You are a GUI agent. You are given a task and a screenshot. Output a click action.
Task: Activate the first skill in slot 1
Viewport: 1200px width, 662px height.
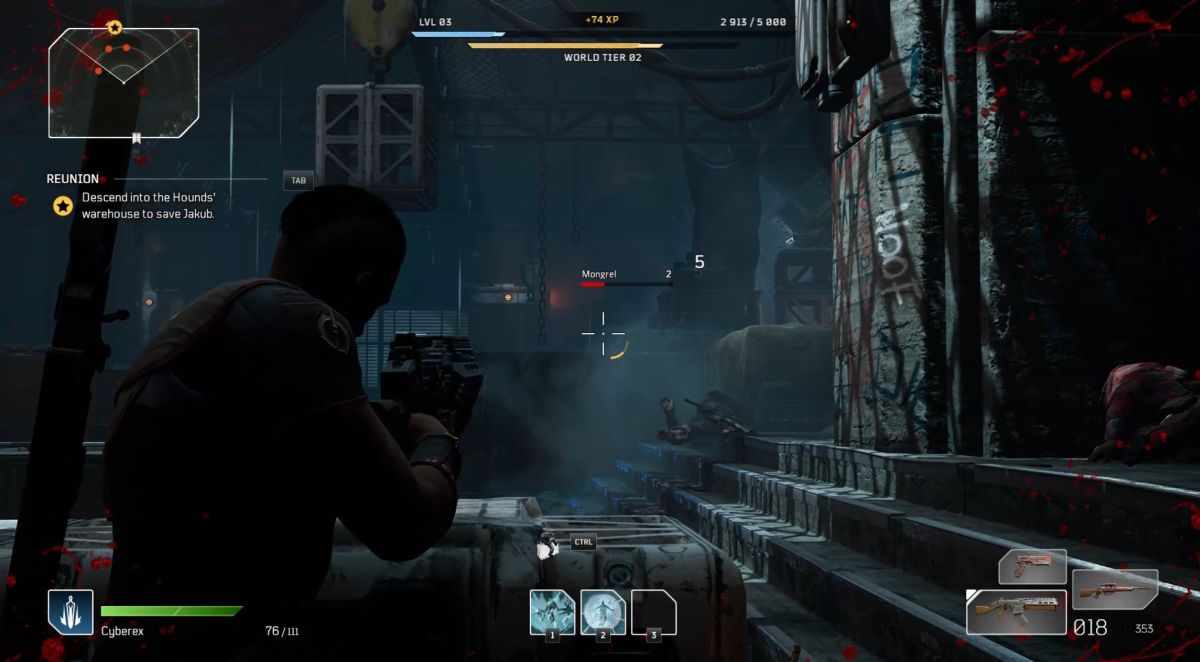point(552,612)
